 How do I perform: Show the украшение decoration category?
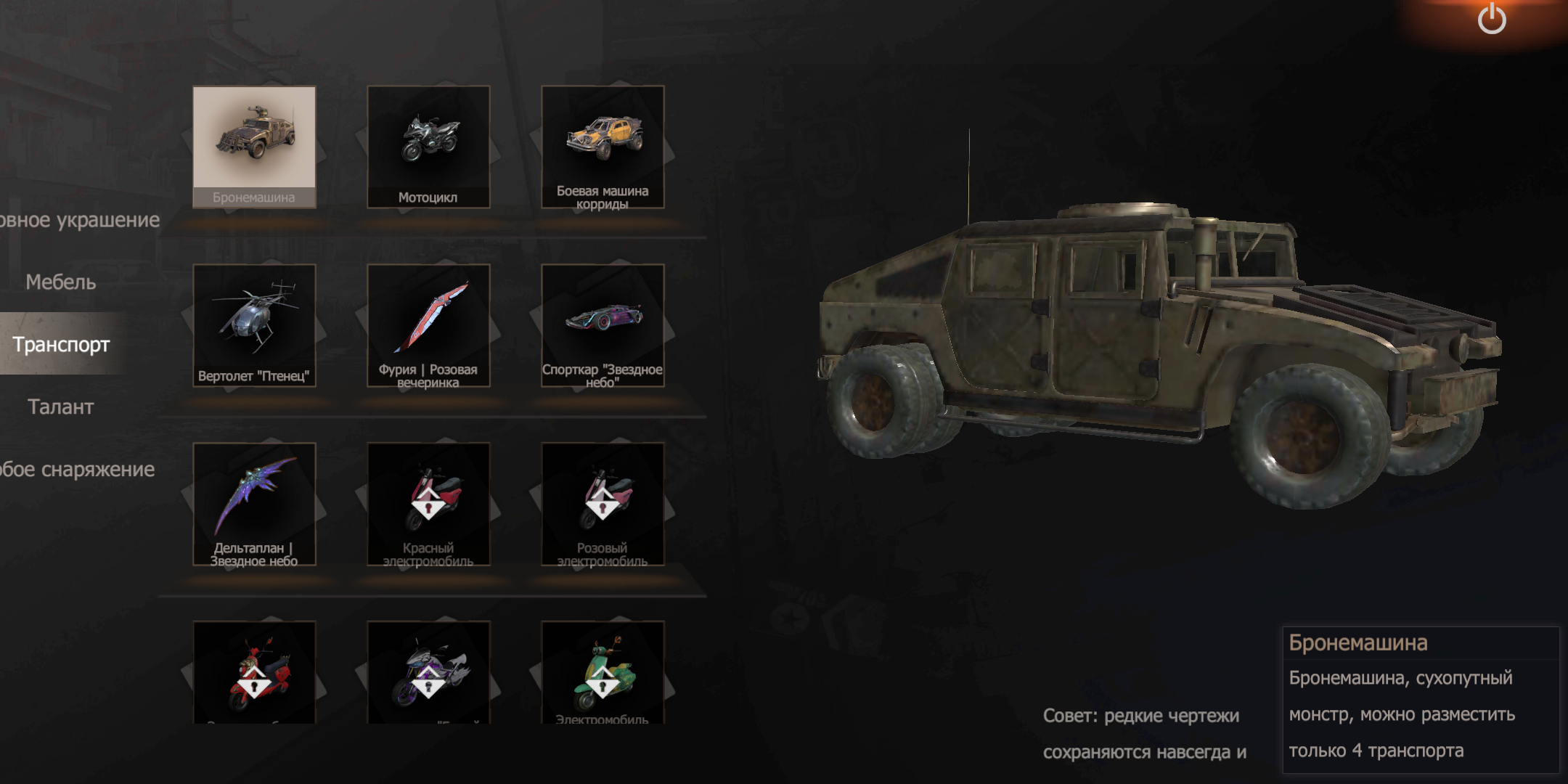tap(78, 219)
